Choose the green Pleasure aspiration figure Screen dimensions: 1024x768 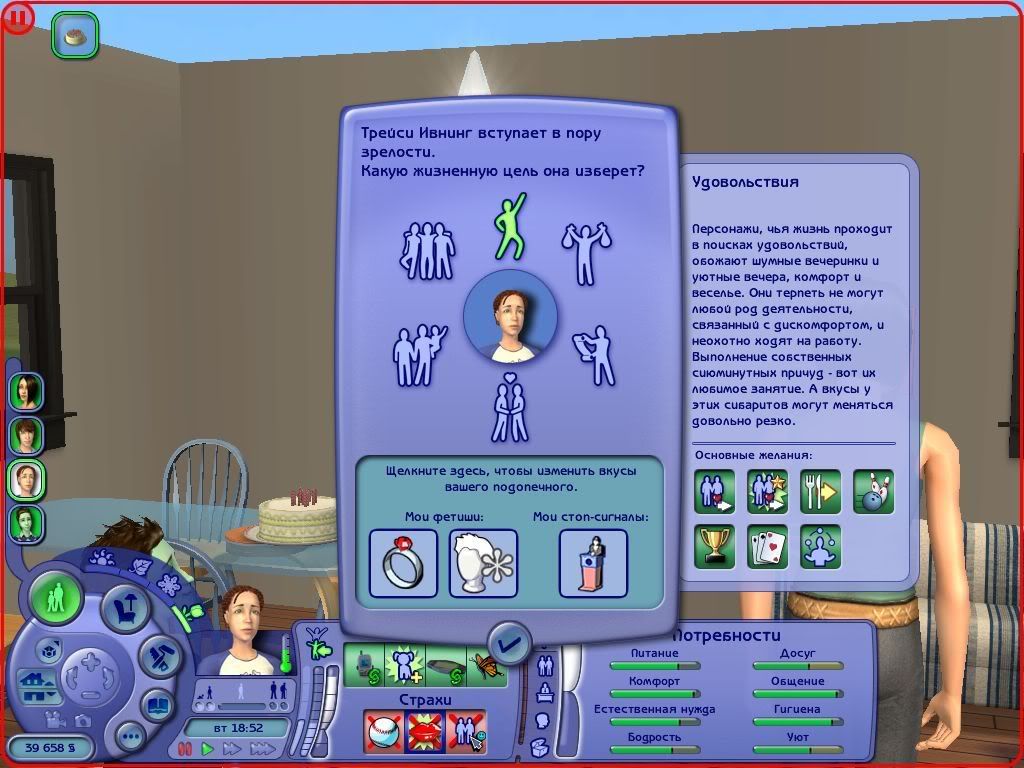[x=510, y=226]
